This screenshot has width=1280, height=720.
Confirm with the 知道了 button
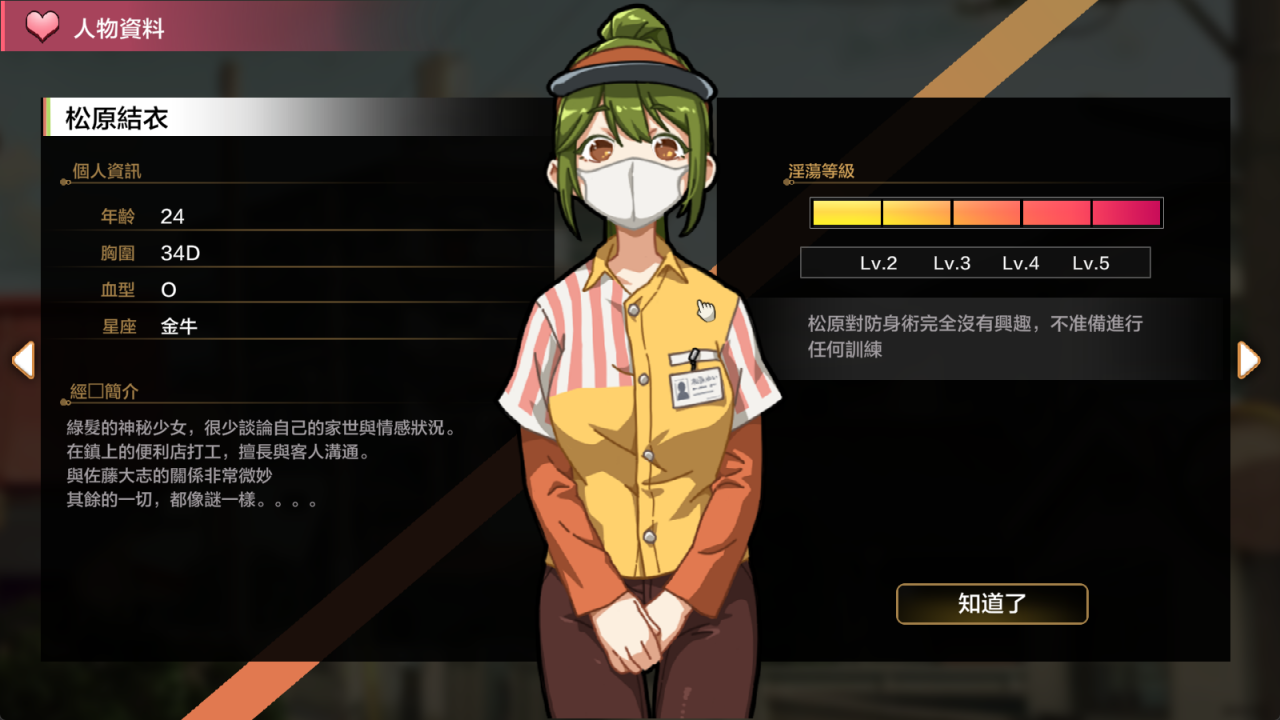click(992, 604)
